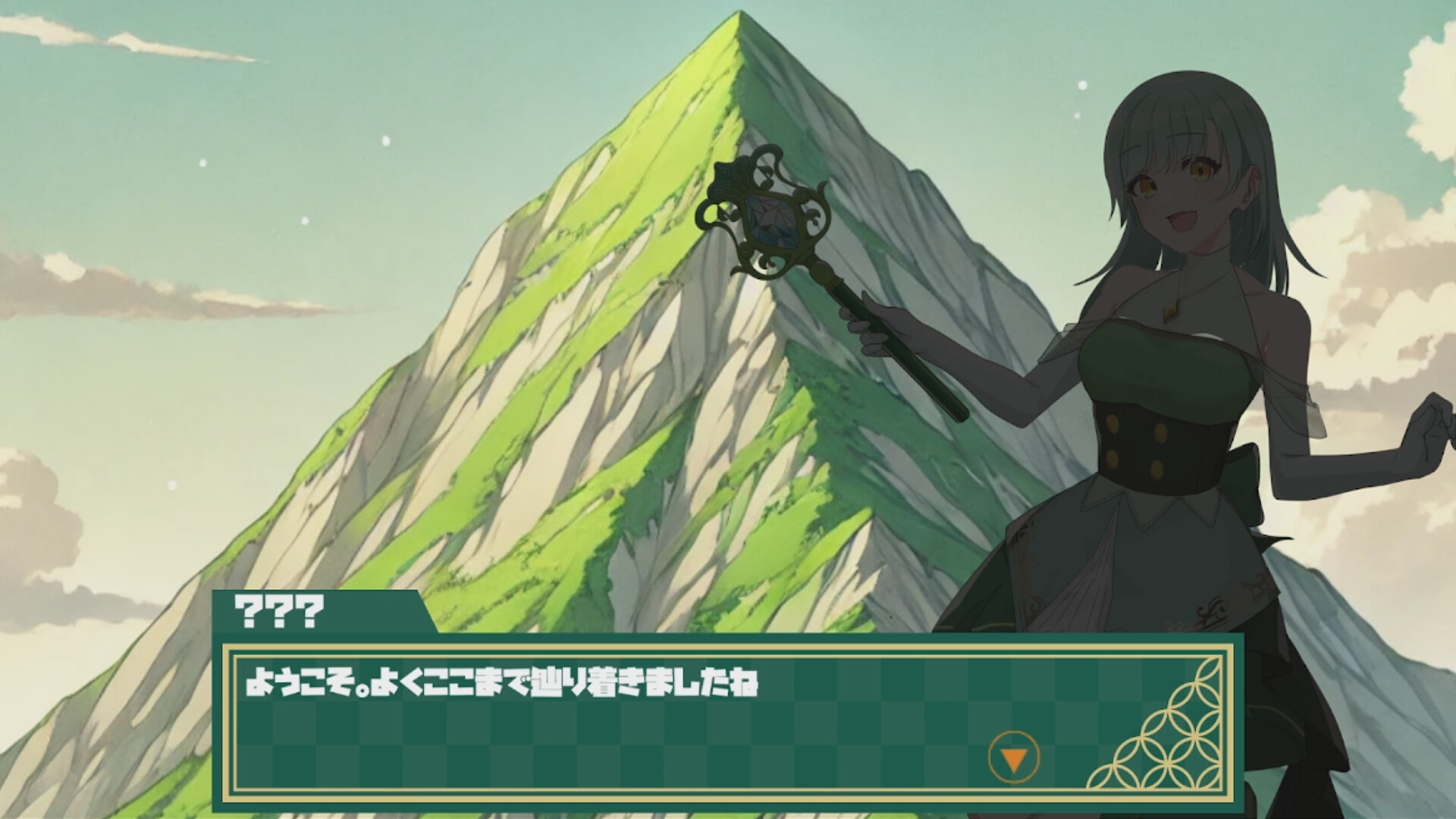Click the blue gem on the staff head

point(773,220)
